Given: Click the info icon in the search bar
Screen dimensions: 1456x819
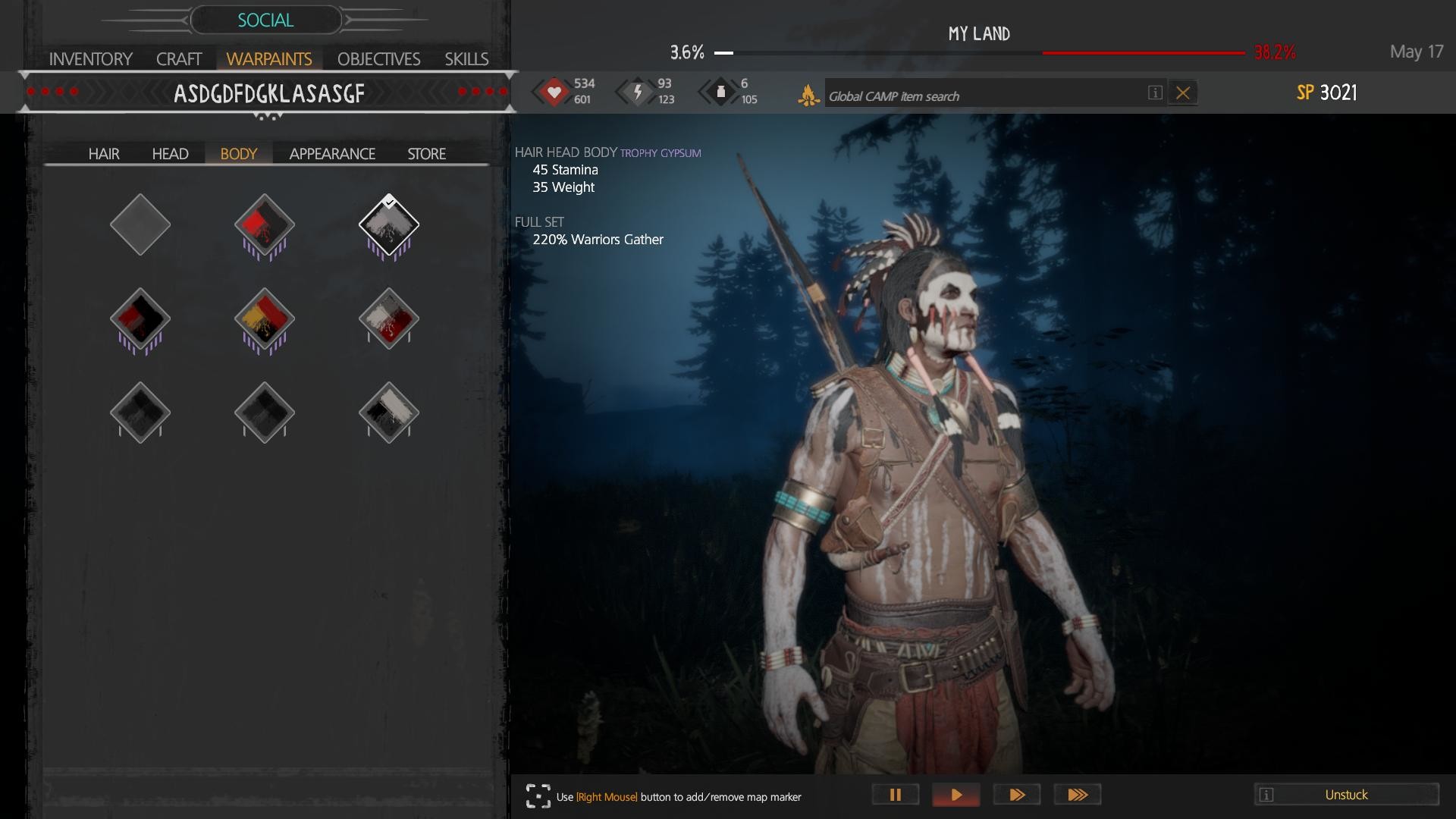Looking at the screenshot, I should click(x=1154, y=93).
